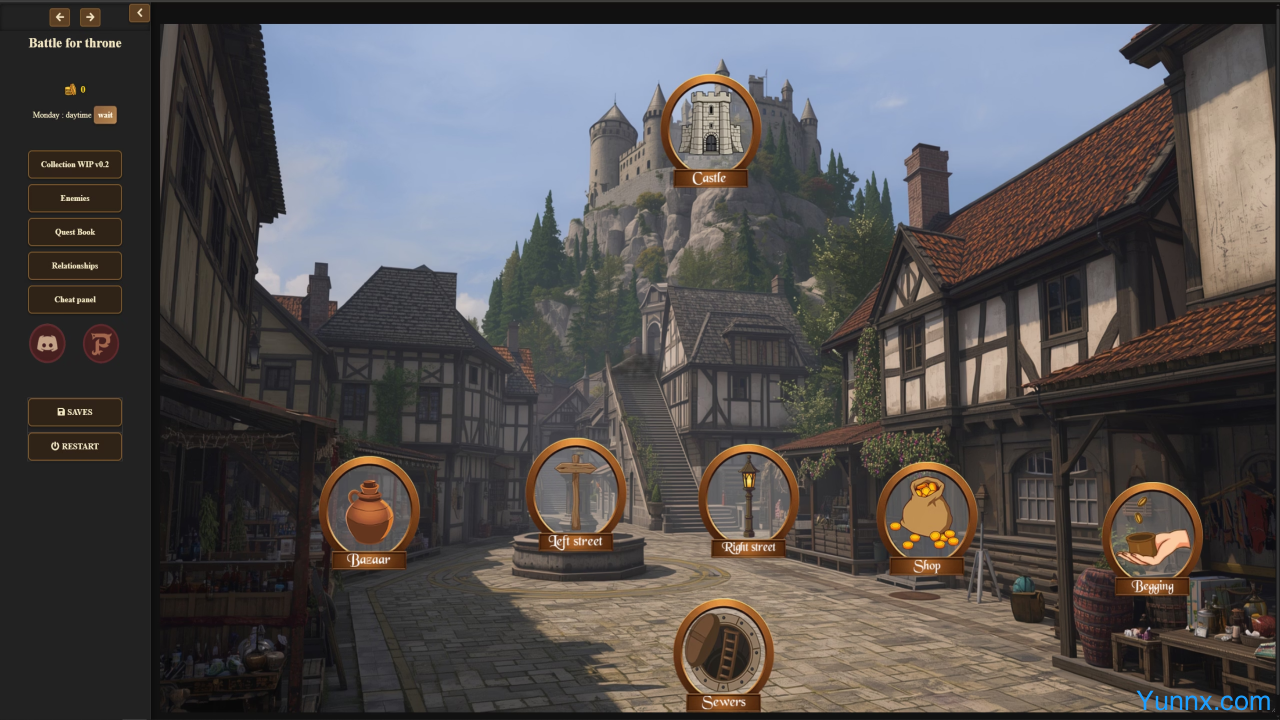Go forward with the right arrow button

90,17
